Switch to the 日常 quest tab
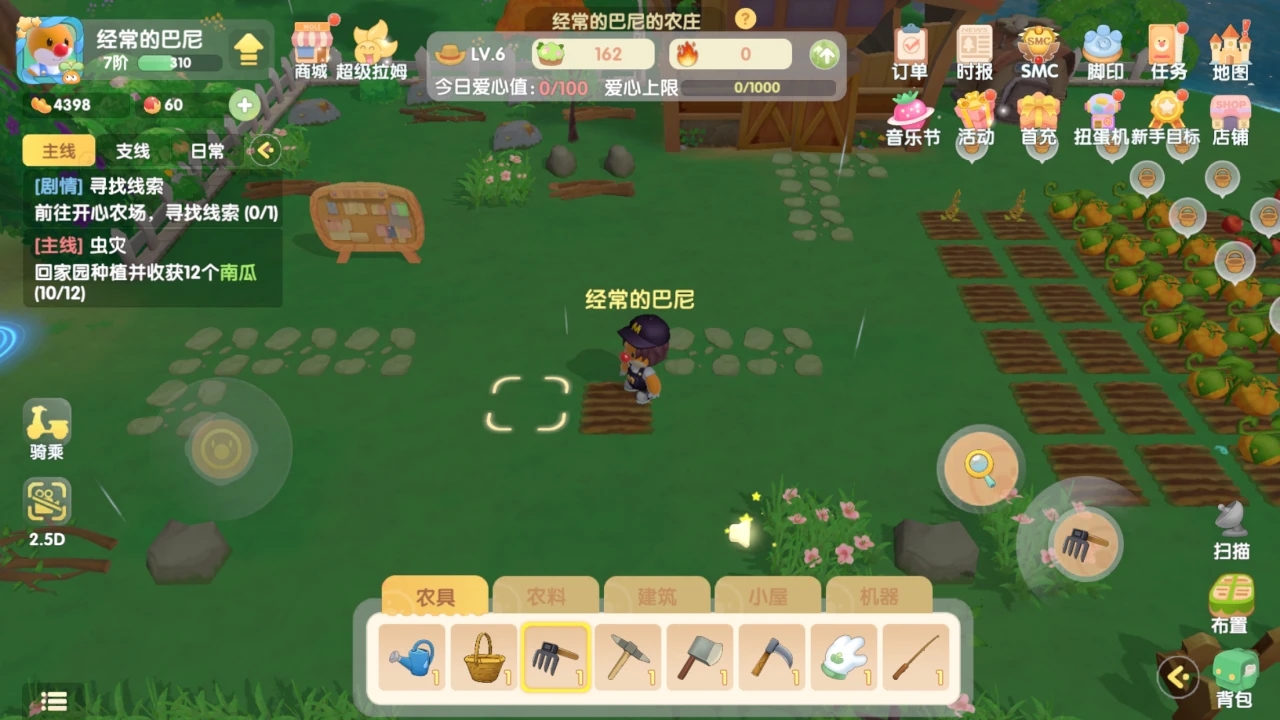 pos(206,151)
